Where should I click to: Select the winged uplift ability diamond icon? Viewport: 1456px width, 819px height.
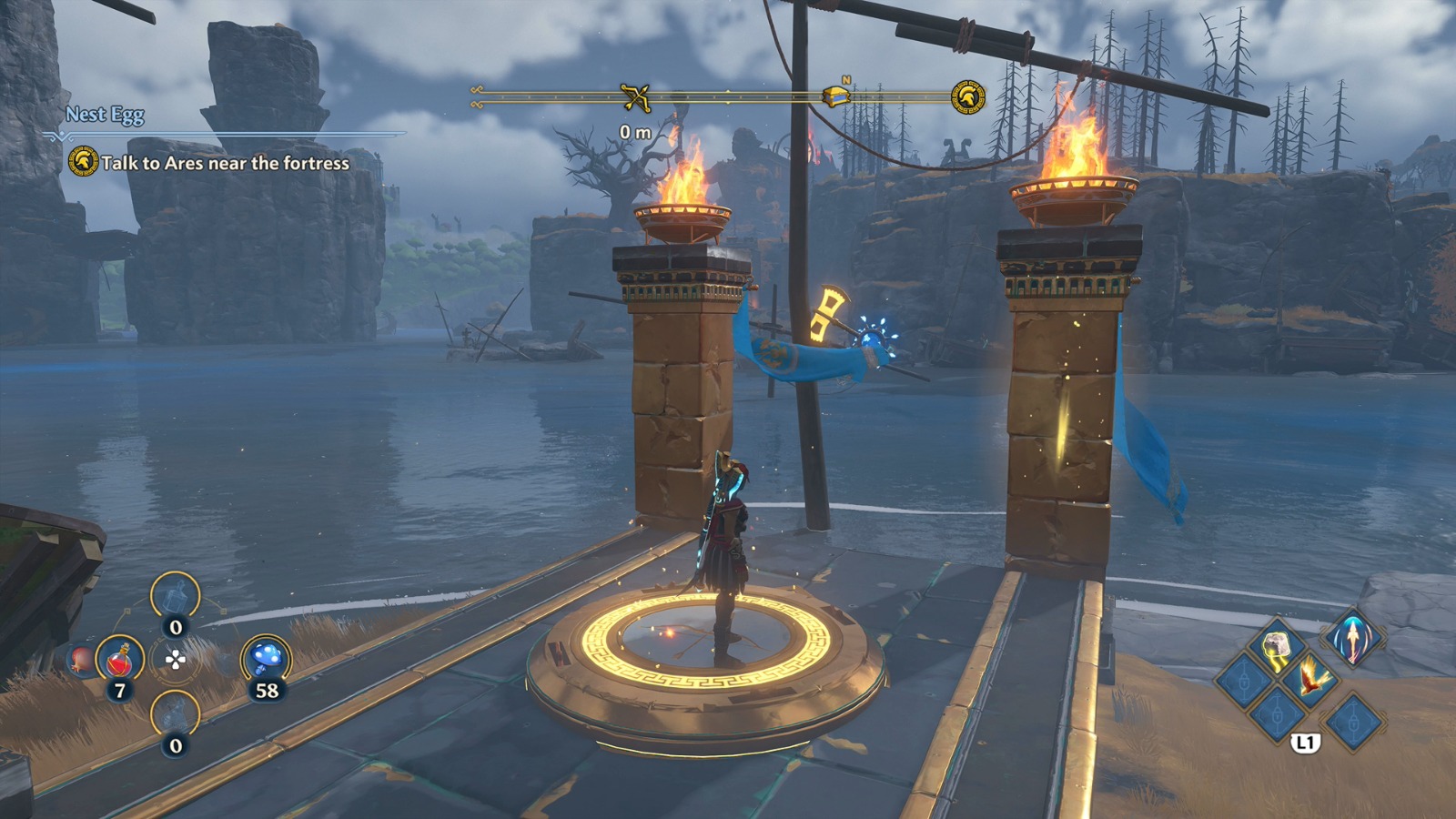[x=1353, y=641]
